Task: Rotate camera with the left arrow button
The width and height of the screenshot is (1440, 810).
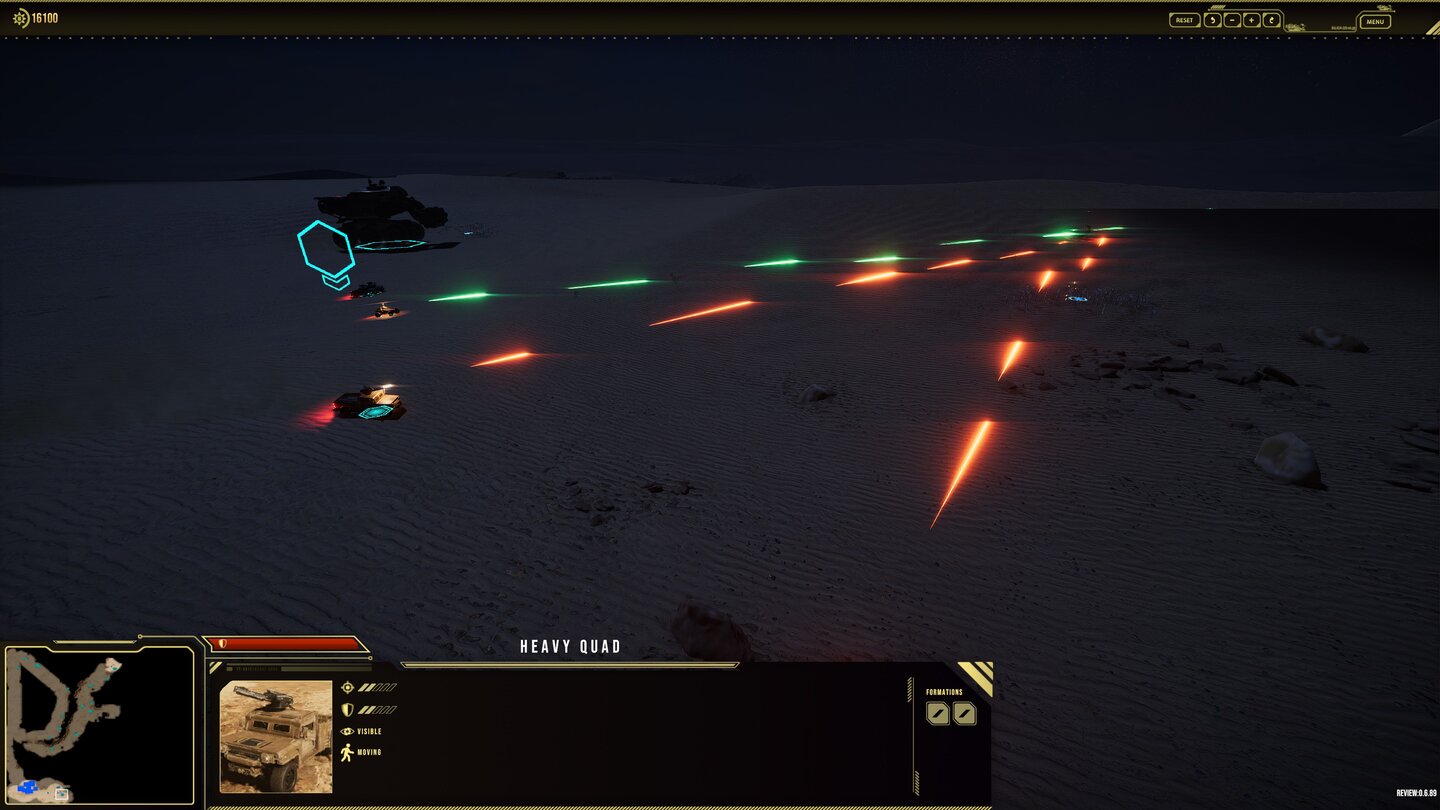Action: 1212,20
